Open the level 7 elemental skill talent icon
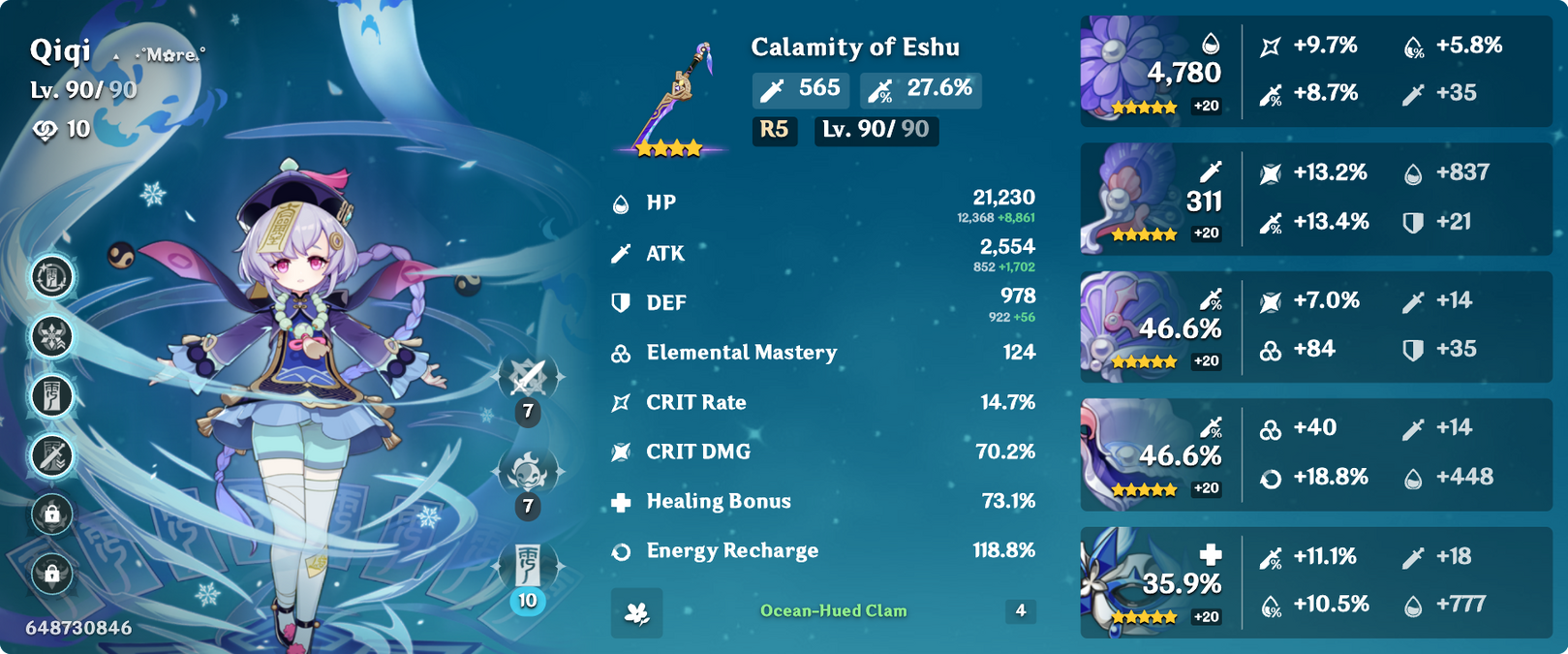The width and height of the screenshot is (1568, 654). [x=528, y=472]
